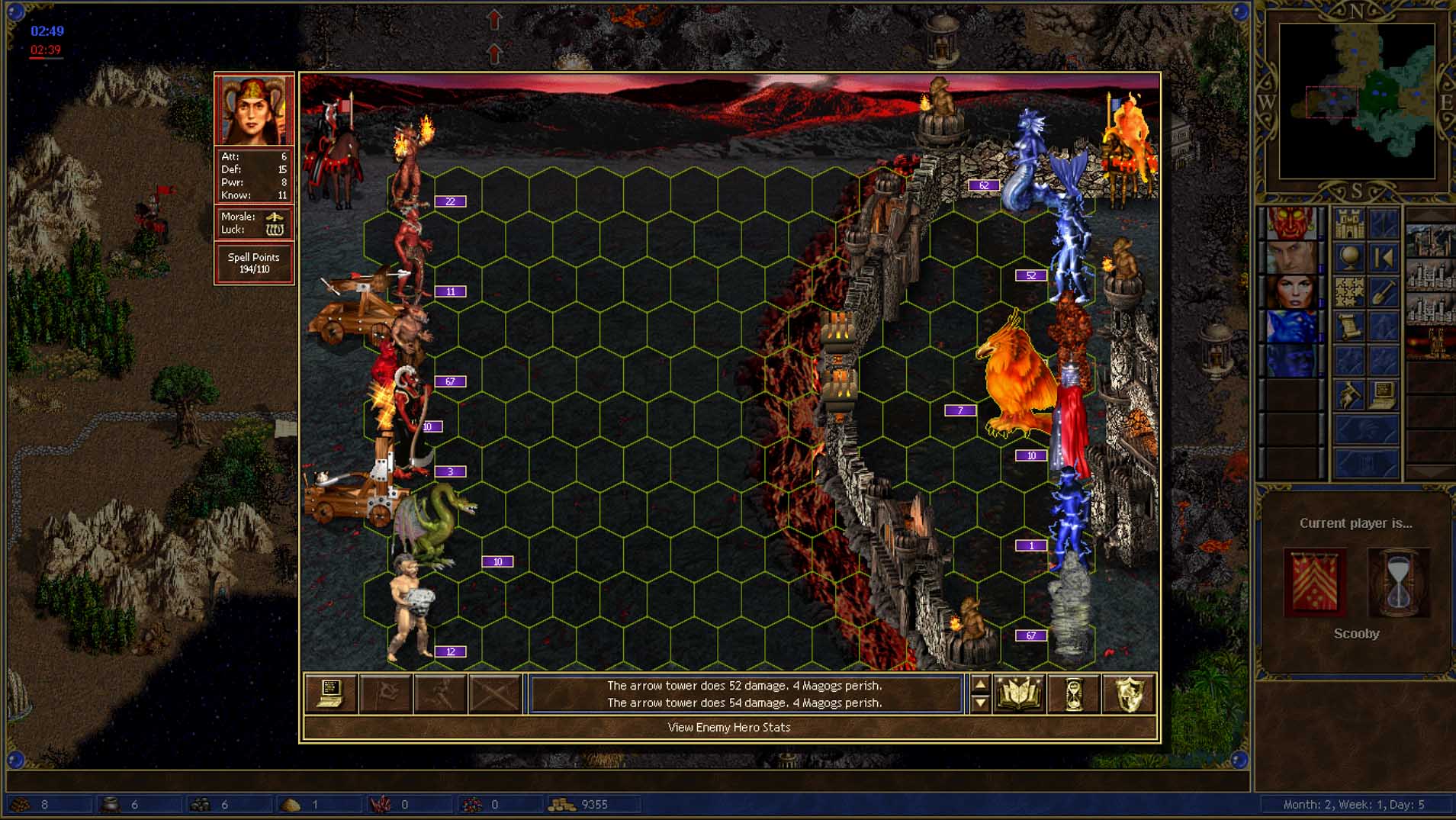
Task: Open the scroll quest log button
Action: 1348,327
